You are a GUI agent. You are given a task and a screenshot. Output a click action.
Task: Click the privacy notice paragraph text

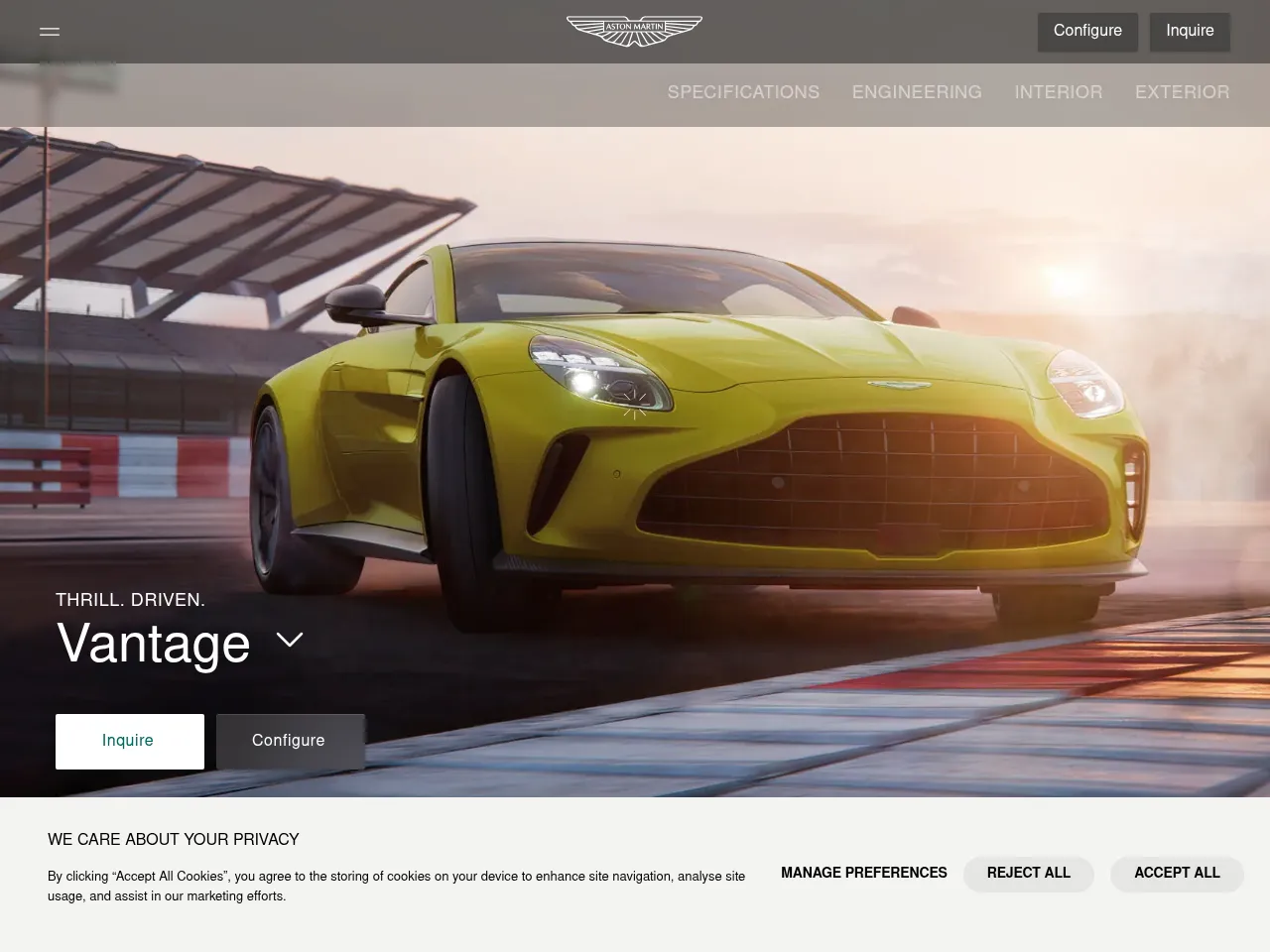(x=396, y=887)
